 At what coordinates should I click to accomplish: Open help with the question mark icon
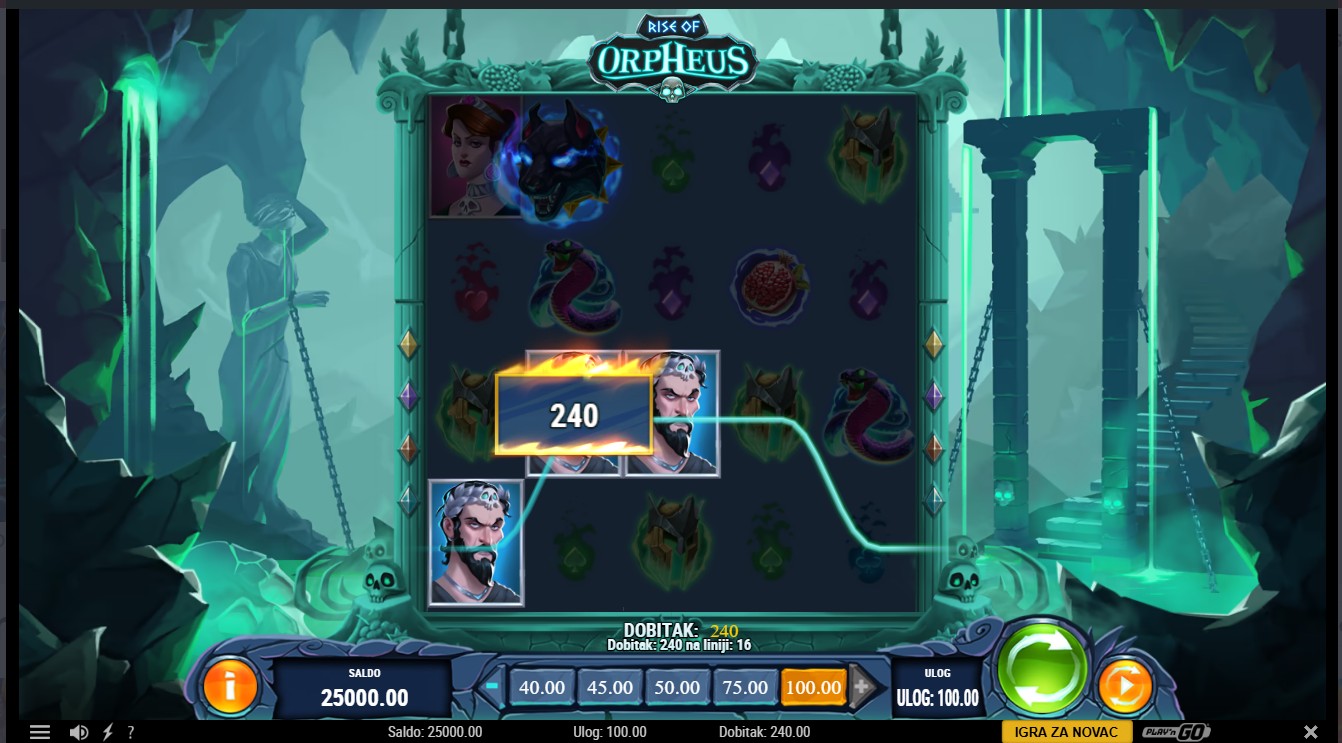click(130, 732)
